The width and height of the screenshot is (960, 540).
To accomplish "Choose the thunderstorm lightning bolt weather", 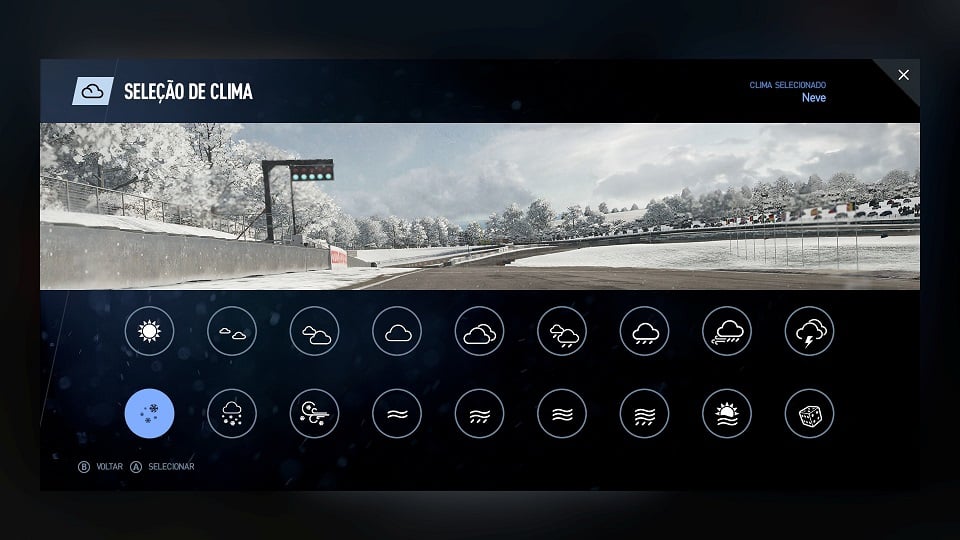I will tap(809, 331).
